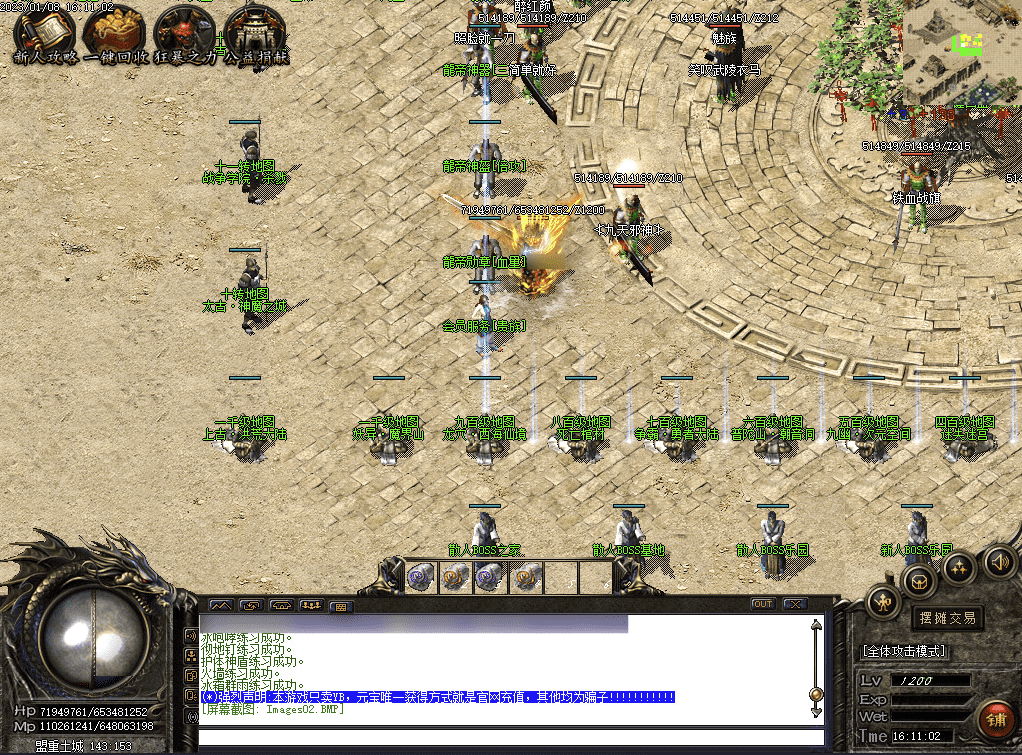
Task: Open the 公益捐献 donation icon
Action: tap(254, 35)
